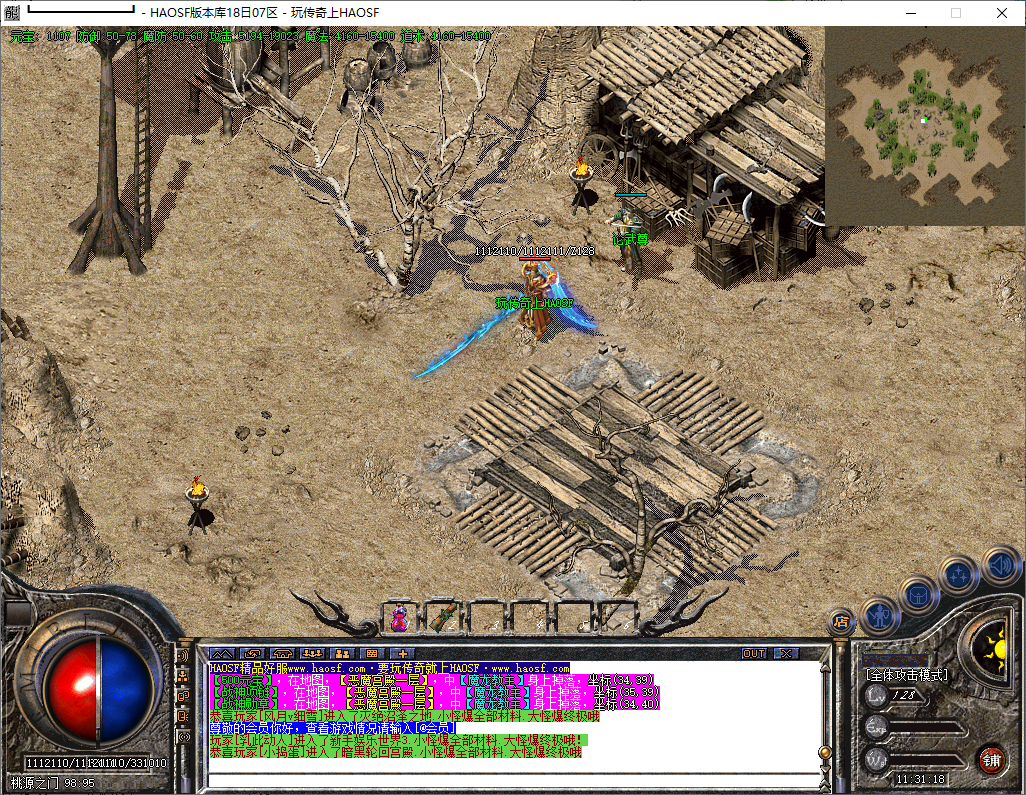Minimize the game window
The height and width of the screenshot is (795, 1026).
pos(910,13)
